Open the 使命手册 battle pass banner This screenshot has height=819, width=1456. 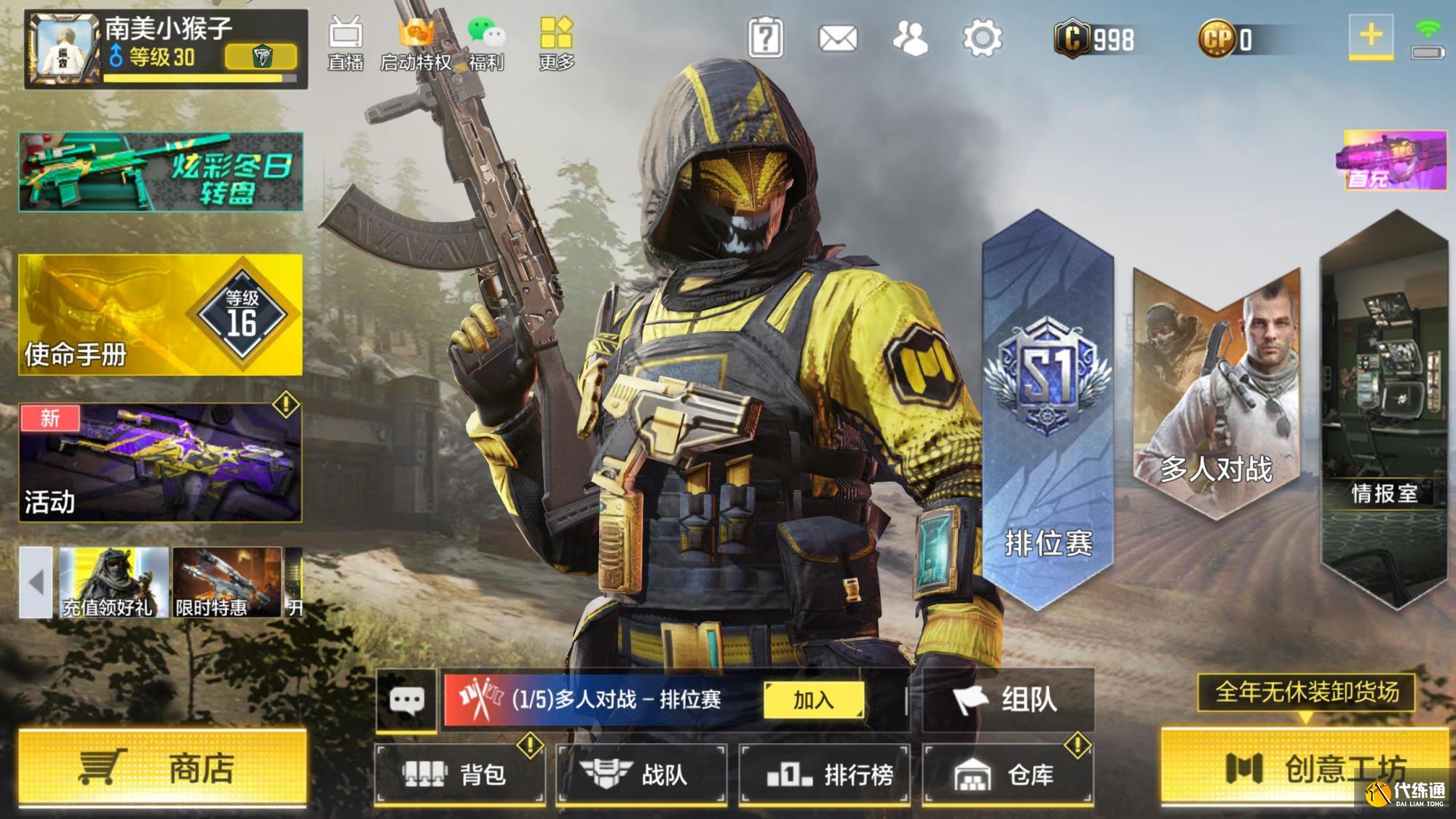click(x=160, y=314)
